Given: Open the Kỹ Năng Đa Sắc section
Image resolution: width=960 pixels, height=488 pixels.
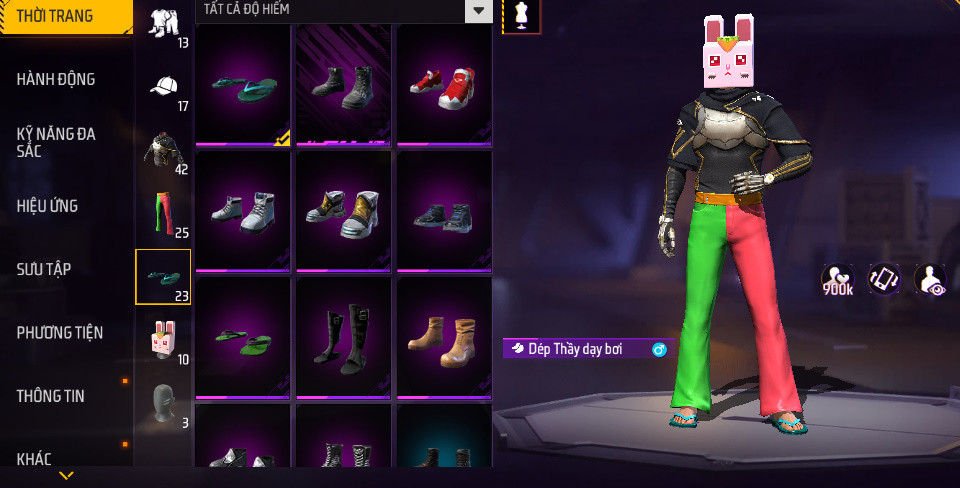Looking at the screenshot, I should pyautogui.click(x=56, y=142).
